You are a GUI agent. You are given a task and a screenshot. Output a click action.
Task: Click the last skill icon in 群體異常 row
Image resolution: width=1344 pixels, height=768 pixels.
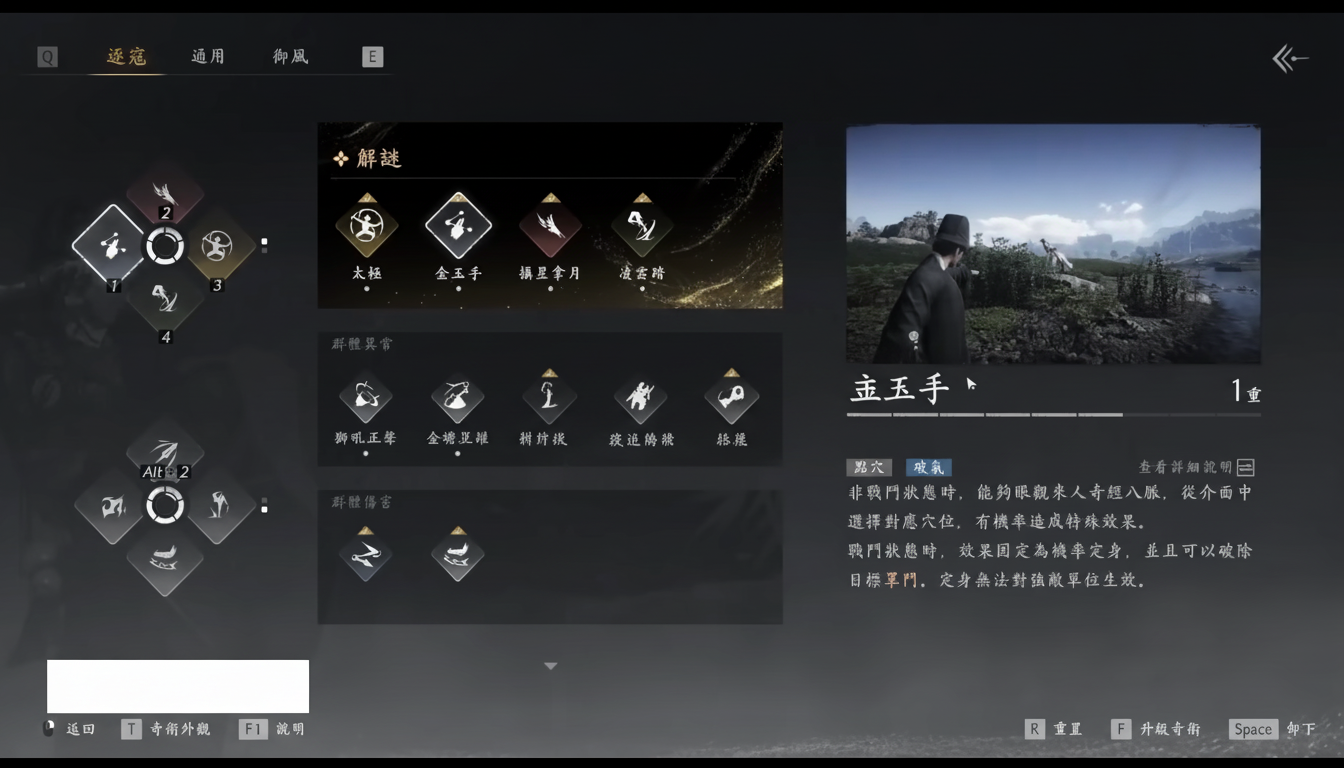click(731, 396)
